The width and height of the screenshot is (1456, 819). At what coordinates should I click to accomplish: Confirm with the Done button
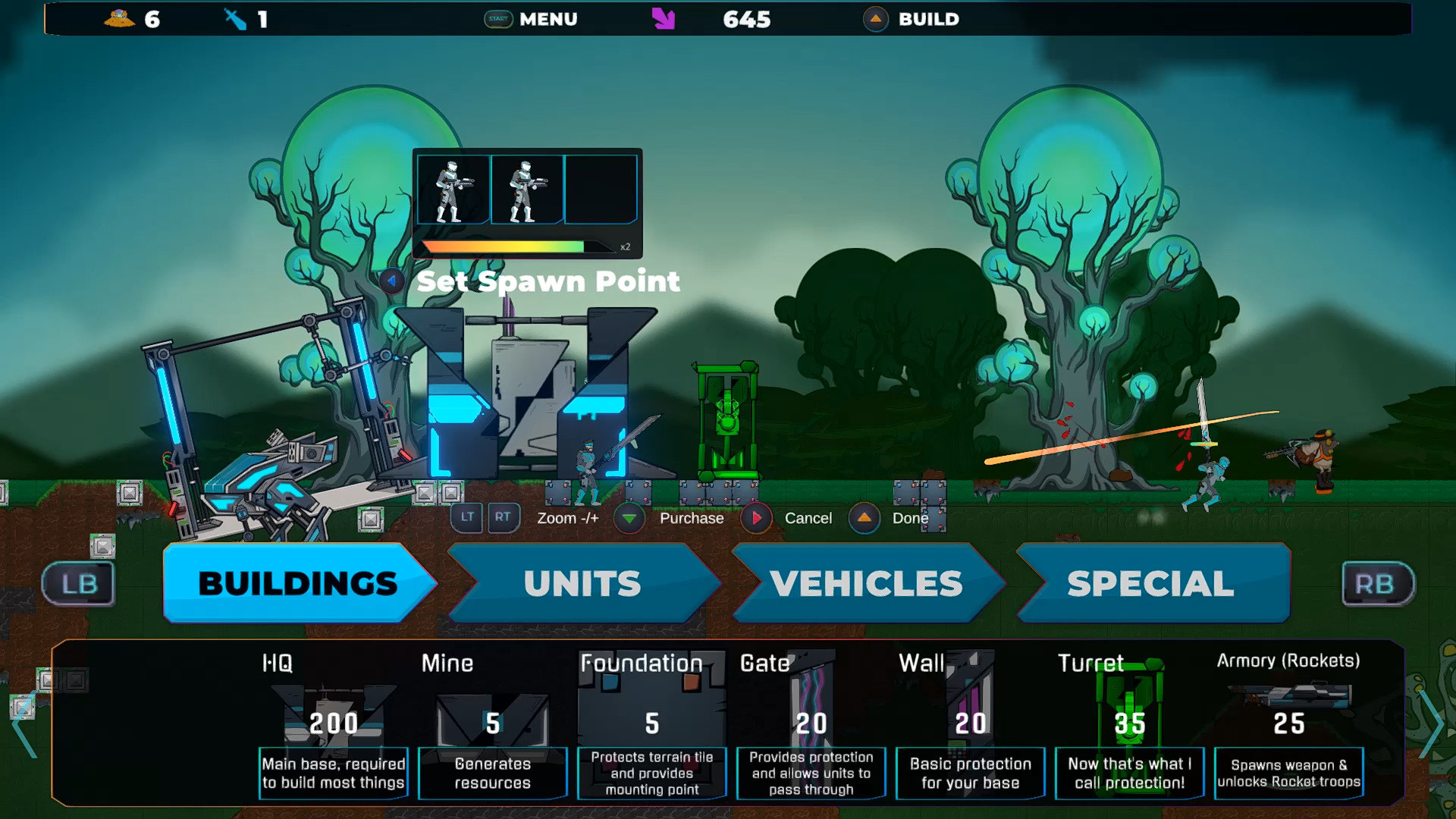tap(864, 519)
